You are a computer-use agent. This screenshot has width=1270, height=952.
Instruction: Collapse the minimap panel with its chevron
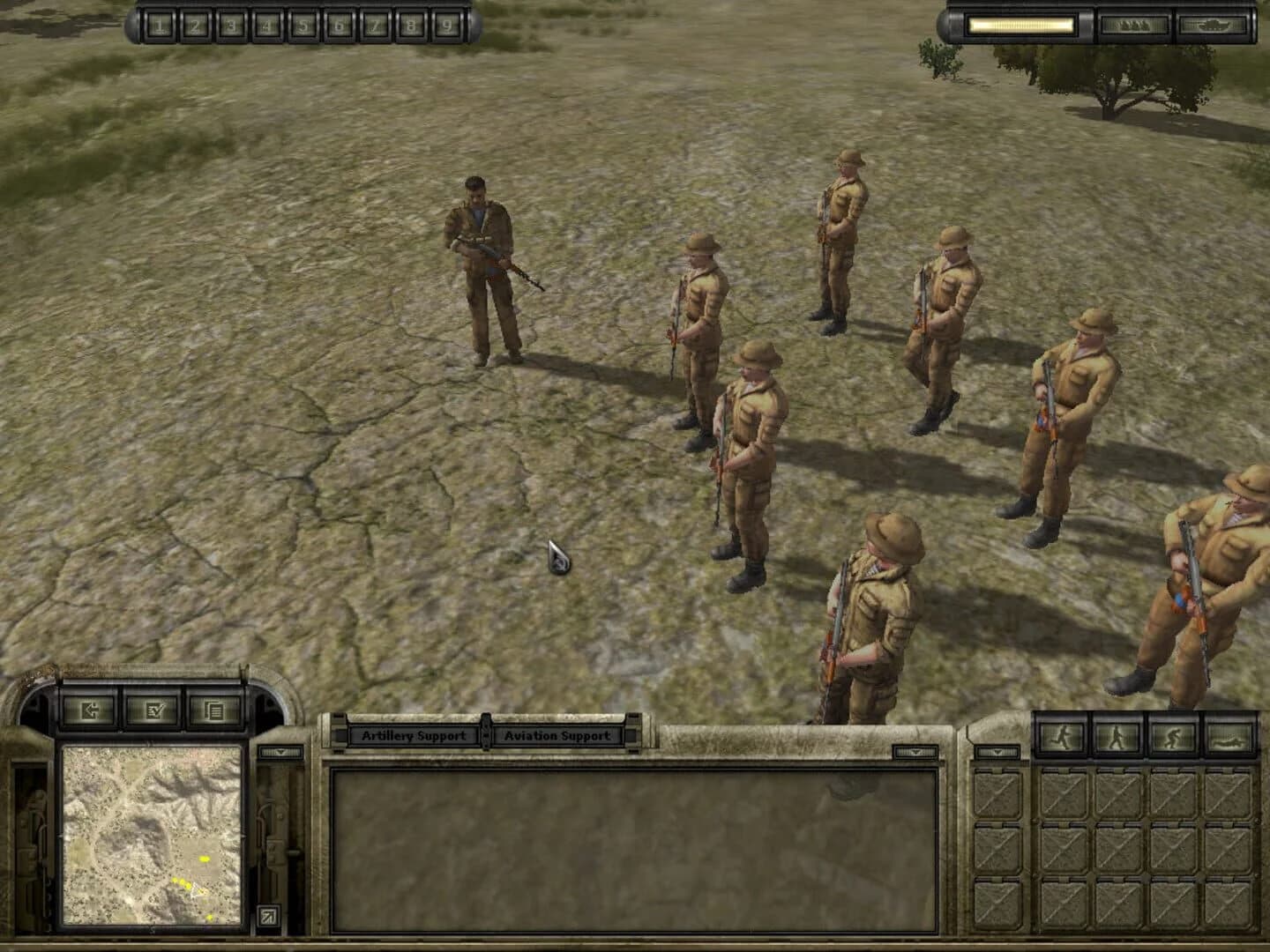point(280,754)
